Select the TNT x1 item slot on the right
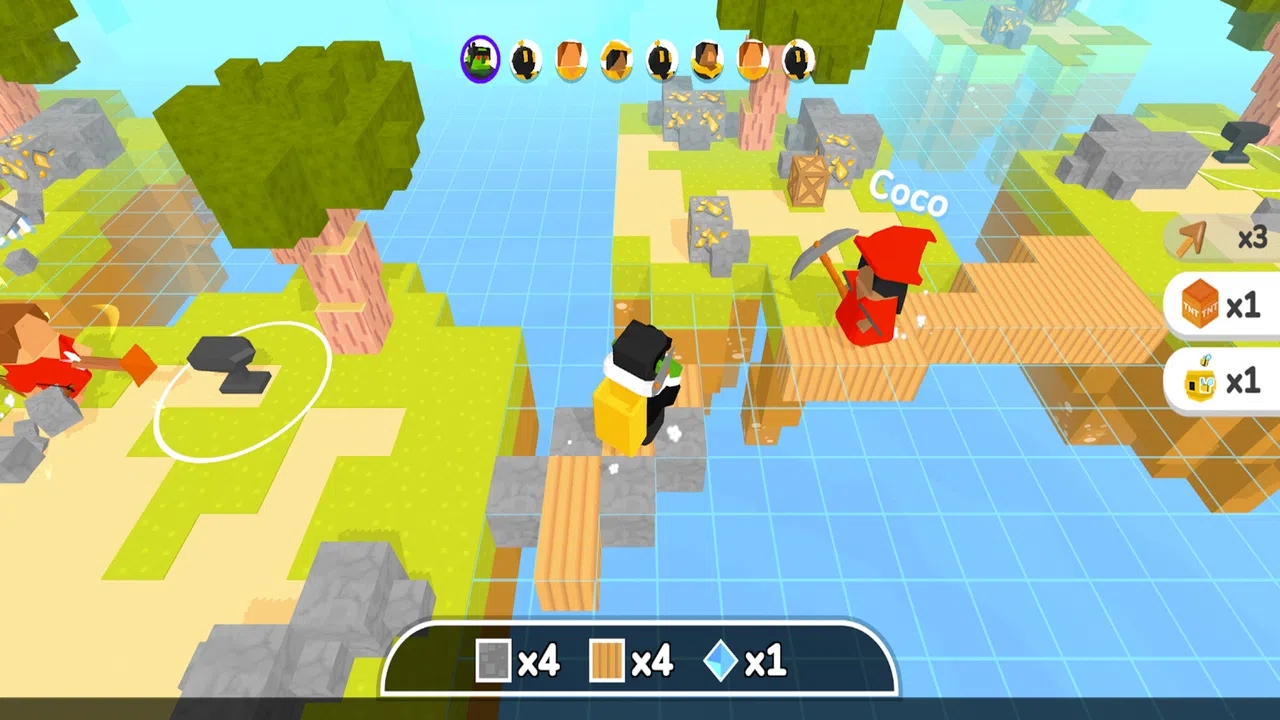The image size is (1280, 720). [x=1216, y=306]
